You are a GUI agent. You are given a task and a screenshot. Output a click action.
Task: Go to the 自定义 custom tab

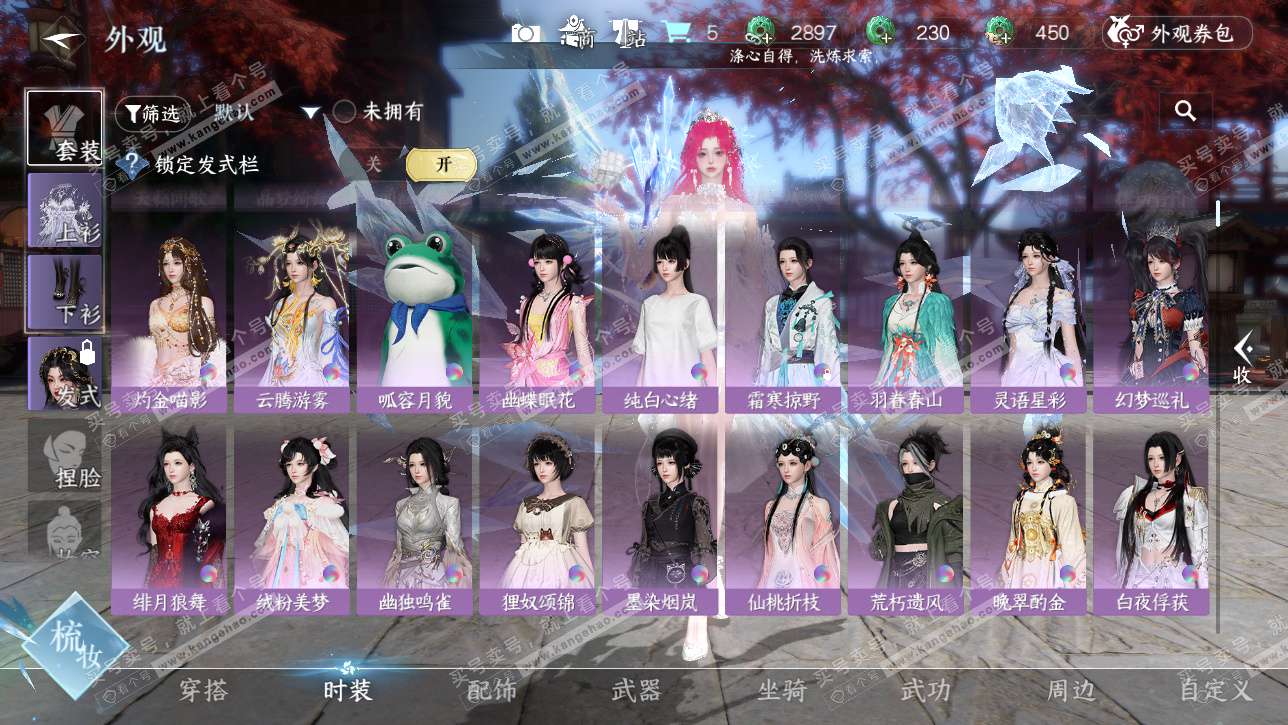[x=1214, y=690]
